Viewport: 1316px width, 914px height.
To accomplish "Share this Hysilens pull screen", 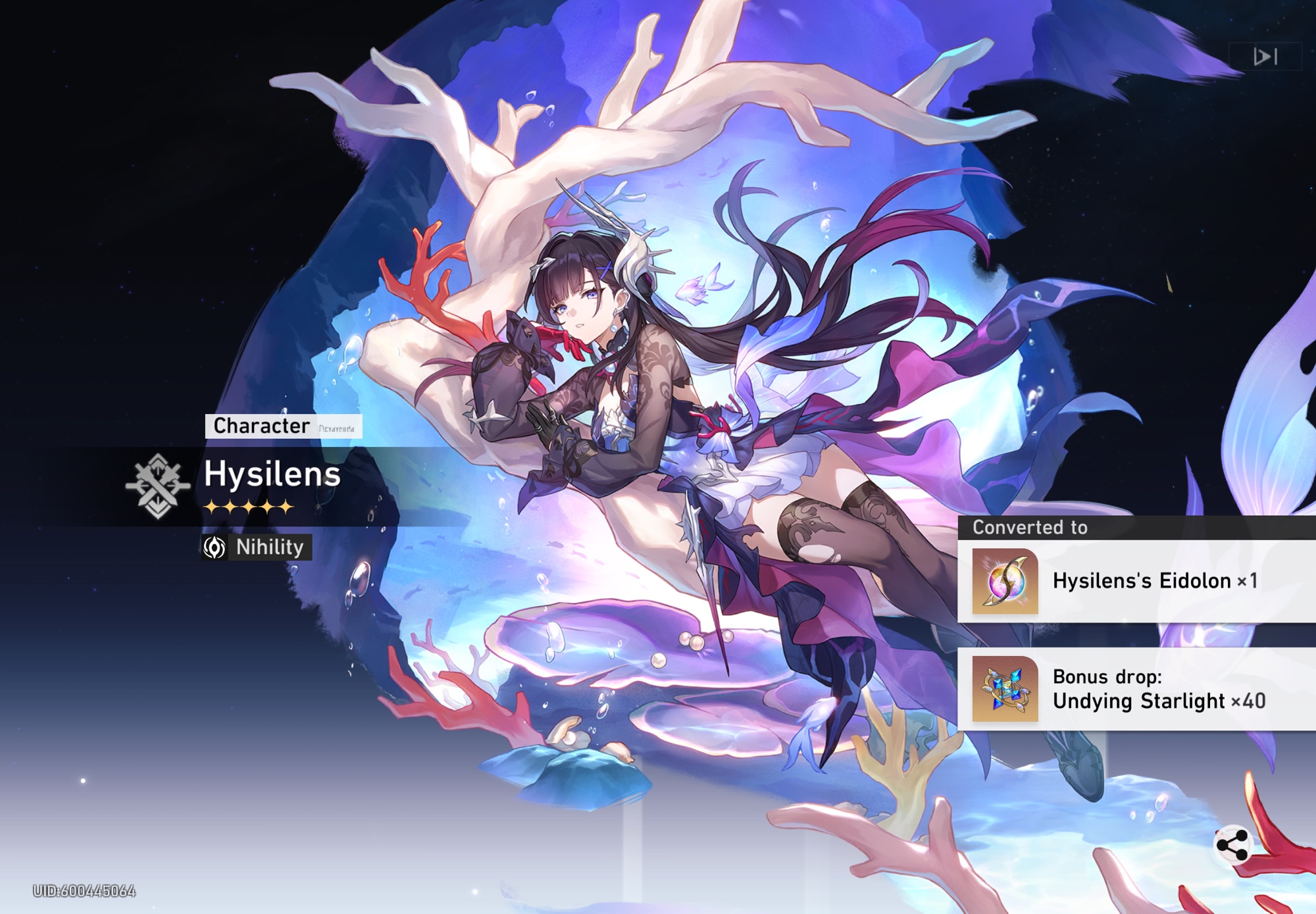I will (1232, 845).
